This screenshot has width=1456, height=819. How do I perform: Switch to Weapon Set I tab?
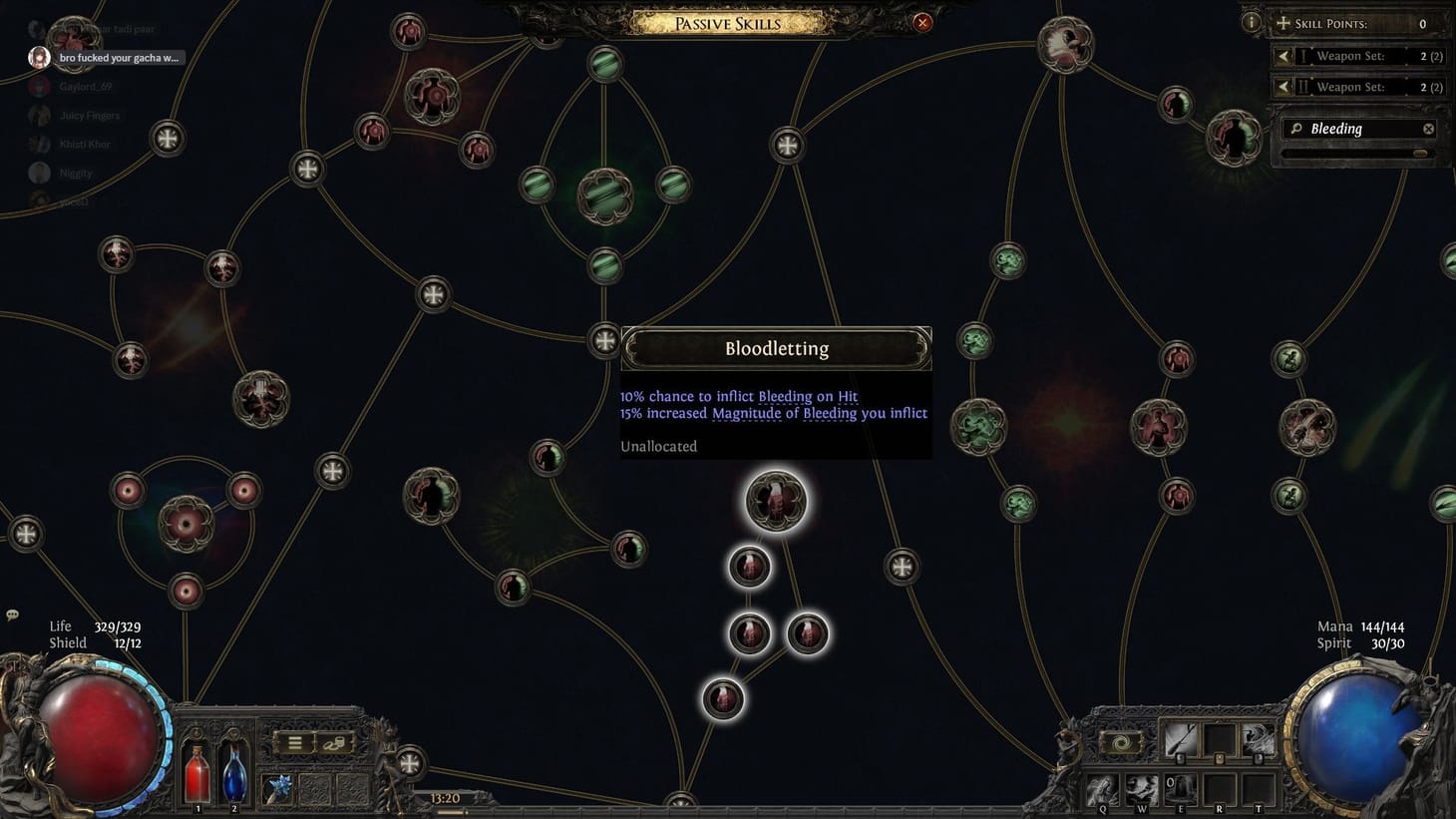(x=1304, y=56)
